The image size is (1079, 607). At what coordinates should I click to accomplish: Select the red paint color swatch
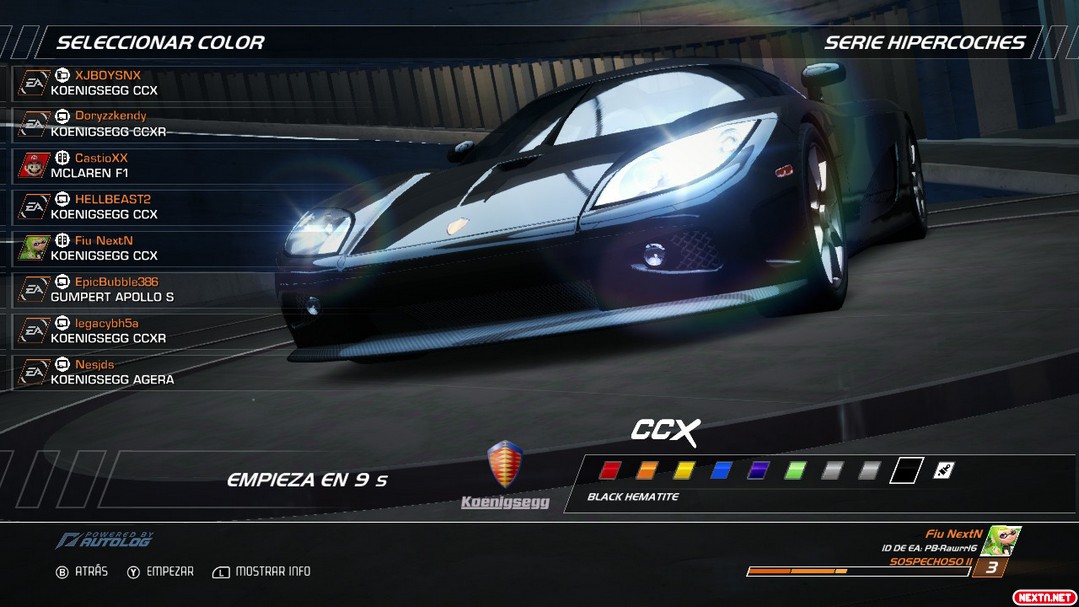[610, 470]
